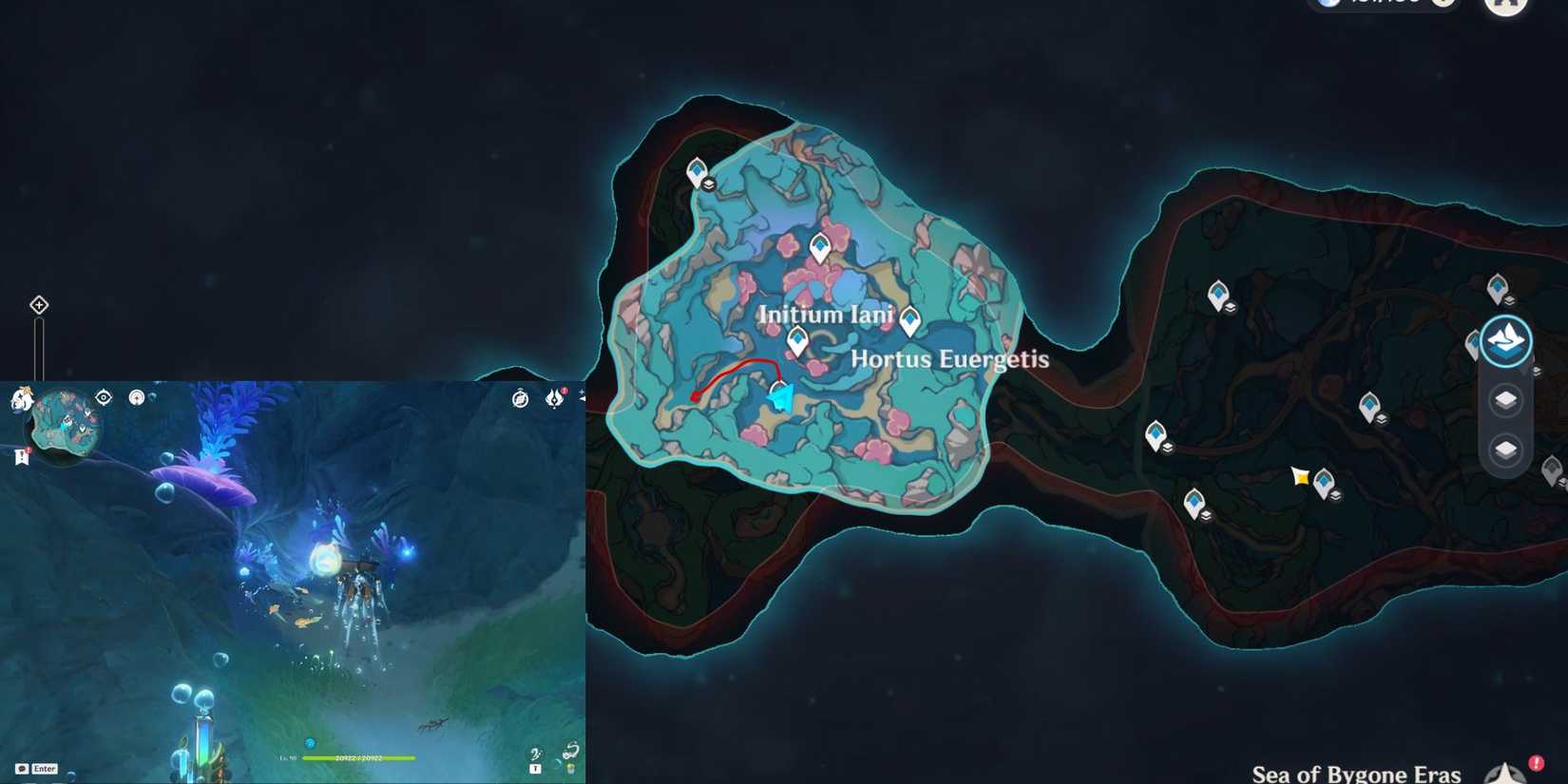Open the quest bookmark icon with red badge
The width and height of the screenshot is (1568, 784).
pos(21,456)
